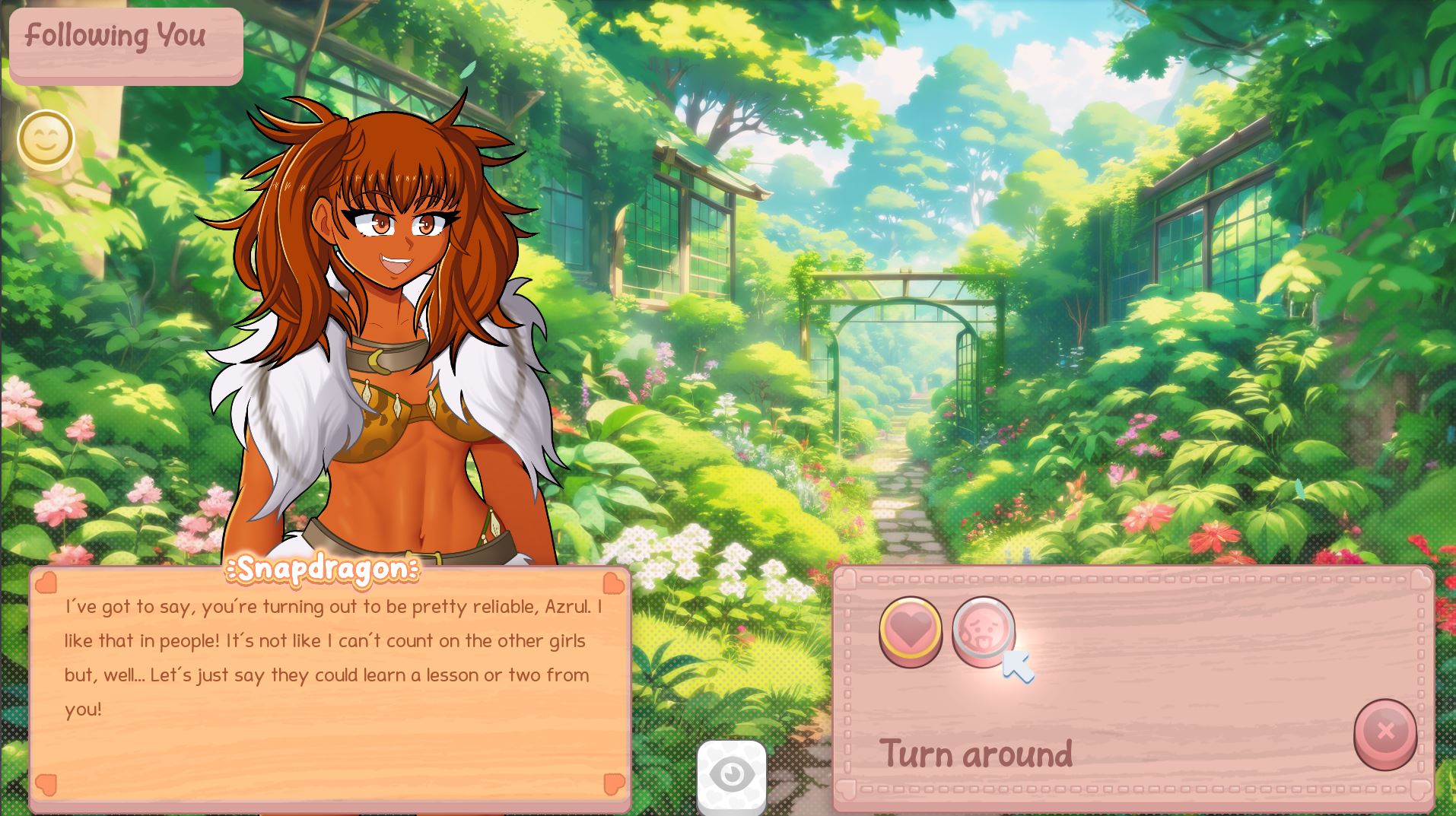Screen dimensions: 1456x816
Task: Select the blushing drooling face button
Action: [982, 630]
